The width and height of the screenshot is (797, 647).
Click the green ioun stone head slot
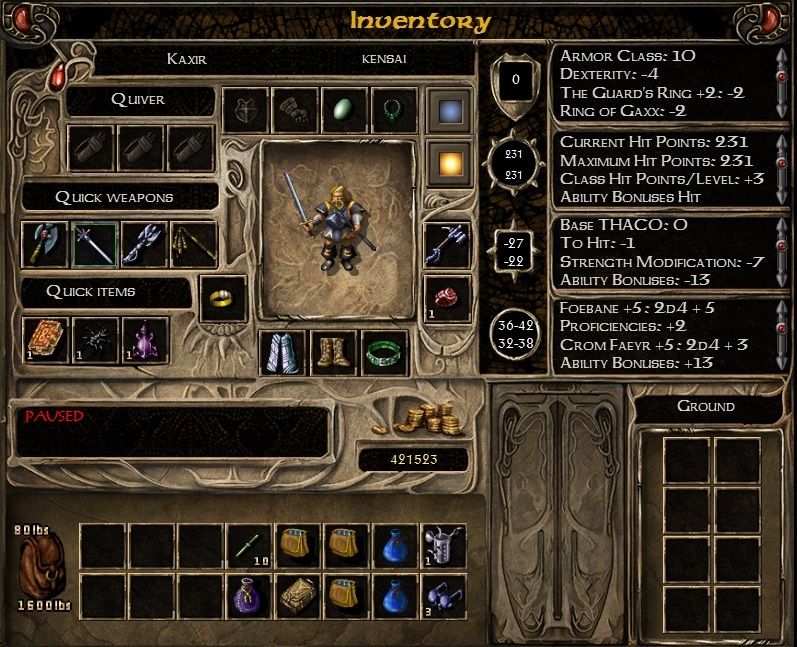(x=345, y=110)
